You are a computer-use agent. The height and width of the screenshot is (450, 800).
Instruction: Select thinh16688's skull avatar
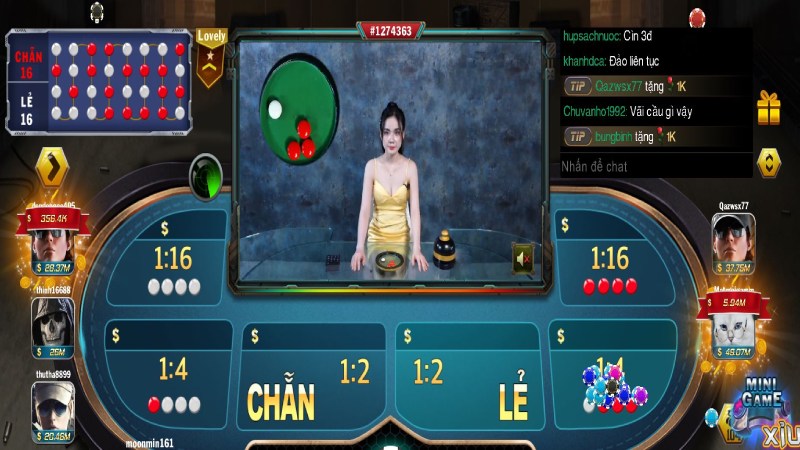tap(51, 321)
